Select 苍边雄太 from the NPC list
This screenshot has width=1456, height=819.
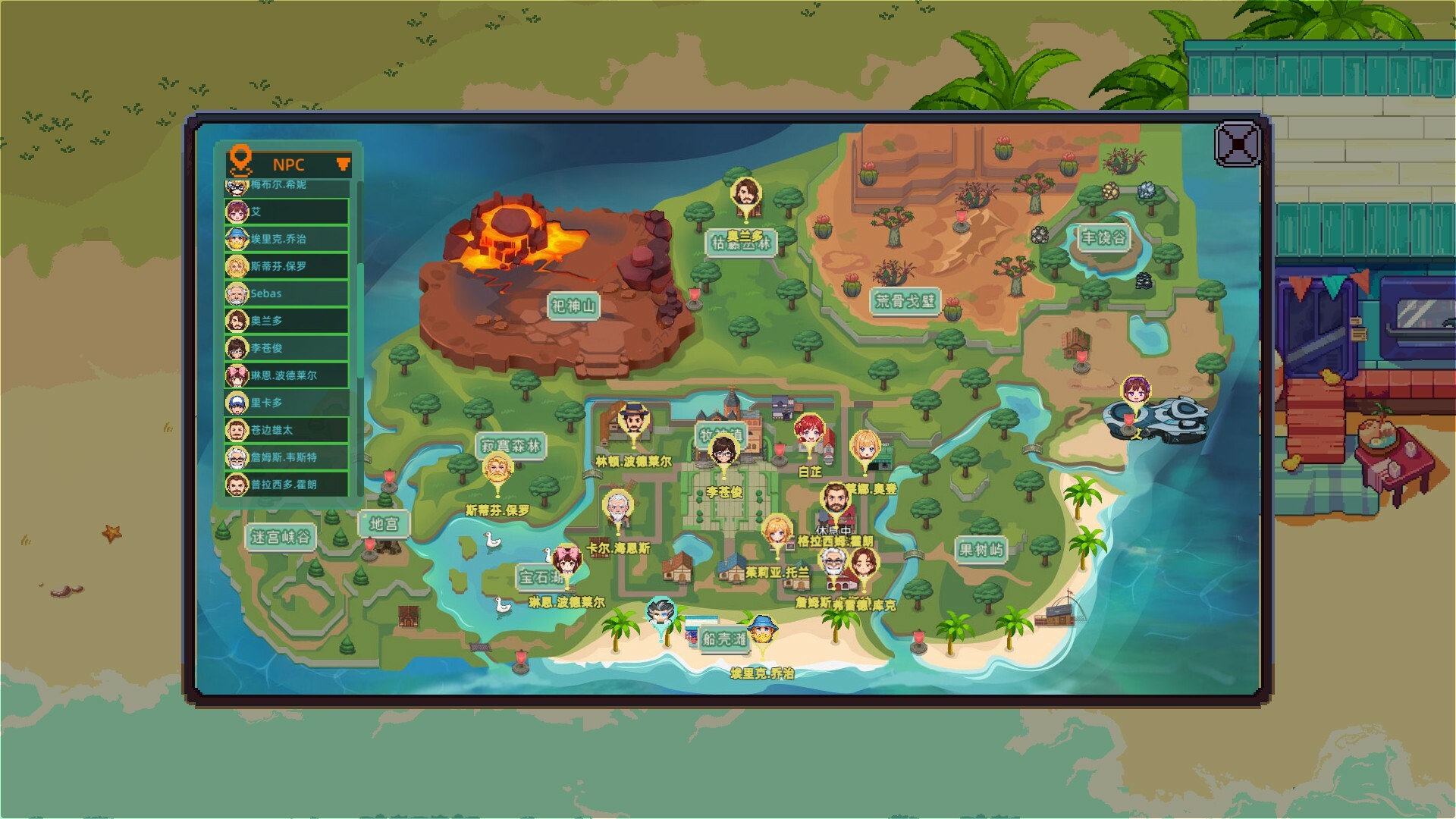pyautogui.click(x=284, y=431)
